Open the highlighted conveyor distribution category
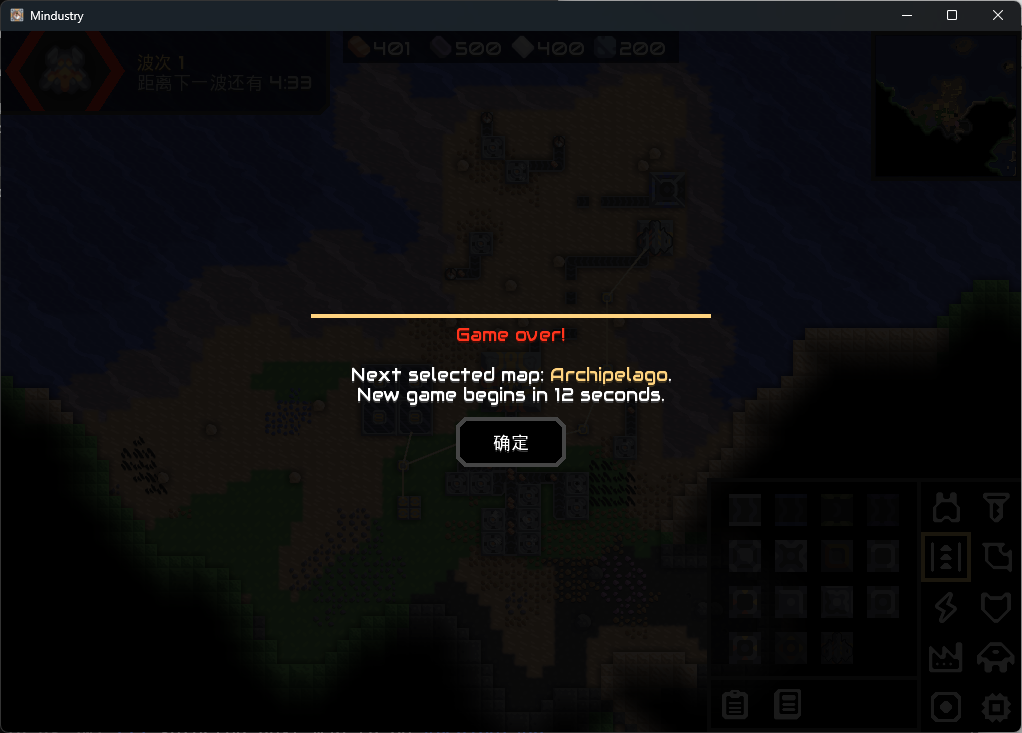 point(946,557)
